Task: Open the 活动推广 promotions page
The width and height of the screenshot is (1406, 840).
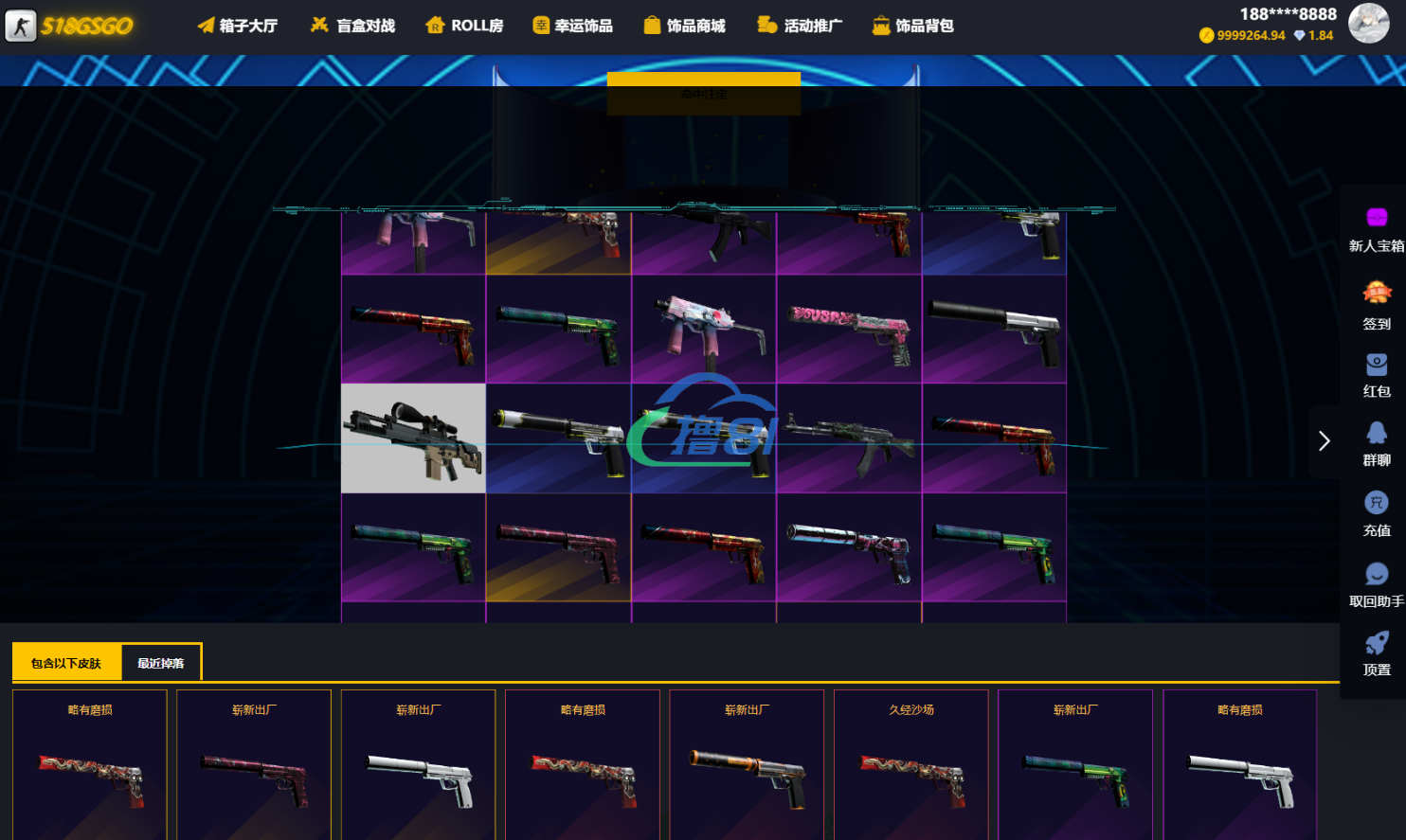Action: pyautogui.click(x=800, y=26)
